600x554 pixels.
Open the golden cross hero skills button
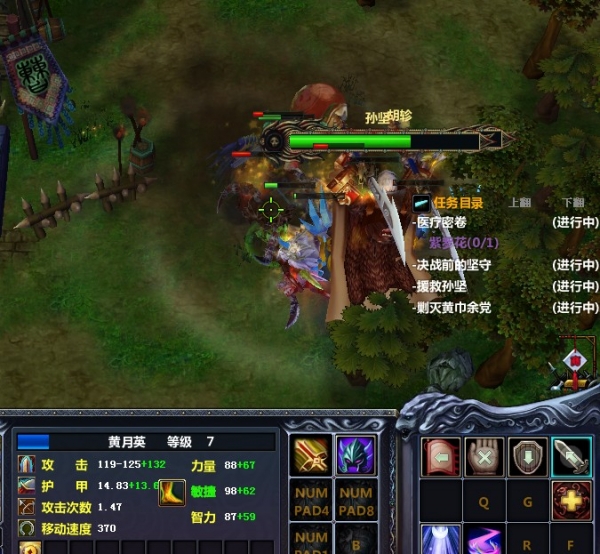tap(571, 500)
